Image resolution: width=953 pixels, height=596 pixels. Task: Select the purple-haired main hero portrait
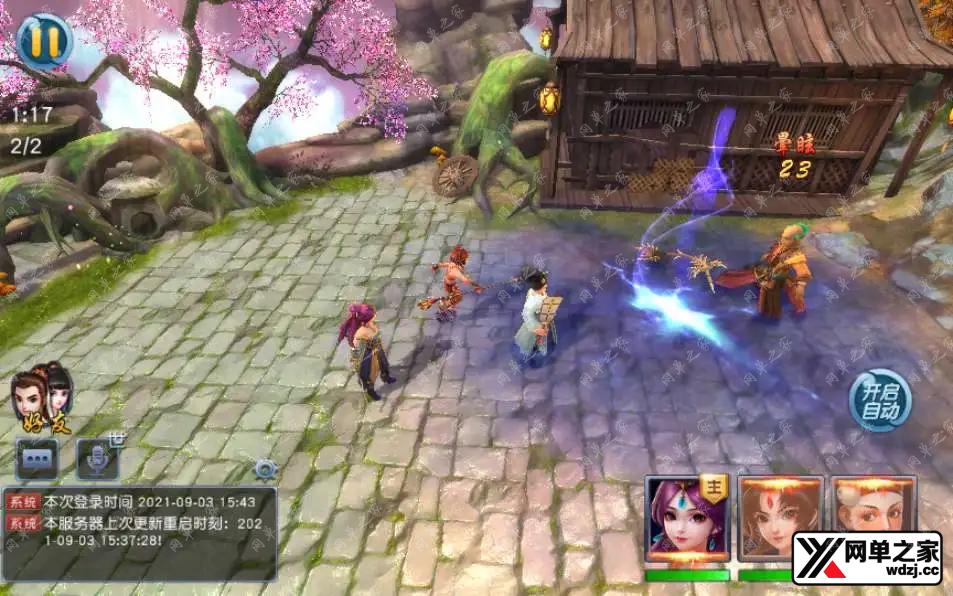[x=686, y=519]
